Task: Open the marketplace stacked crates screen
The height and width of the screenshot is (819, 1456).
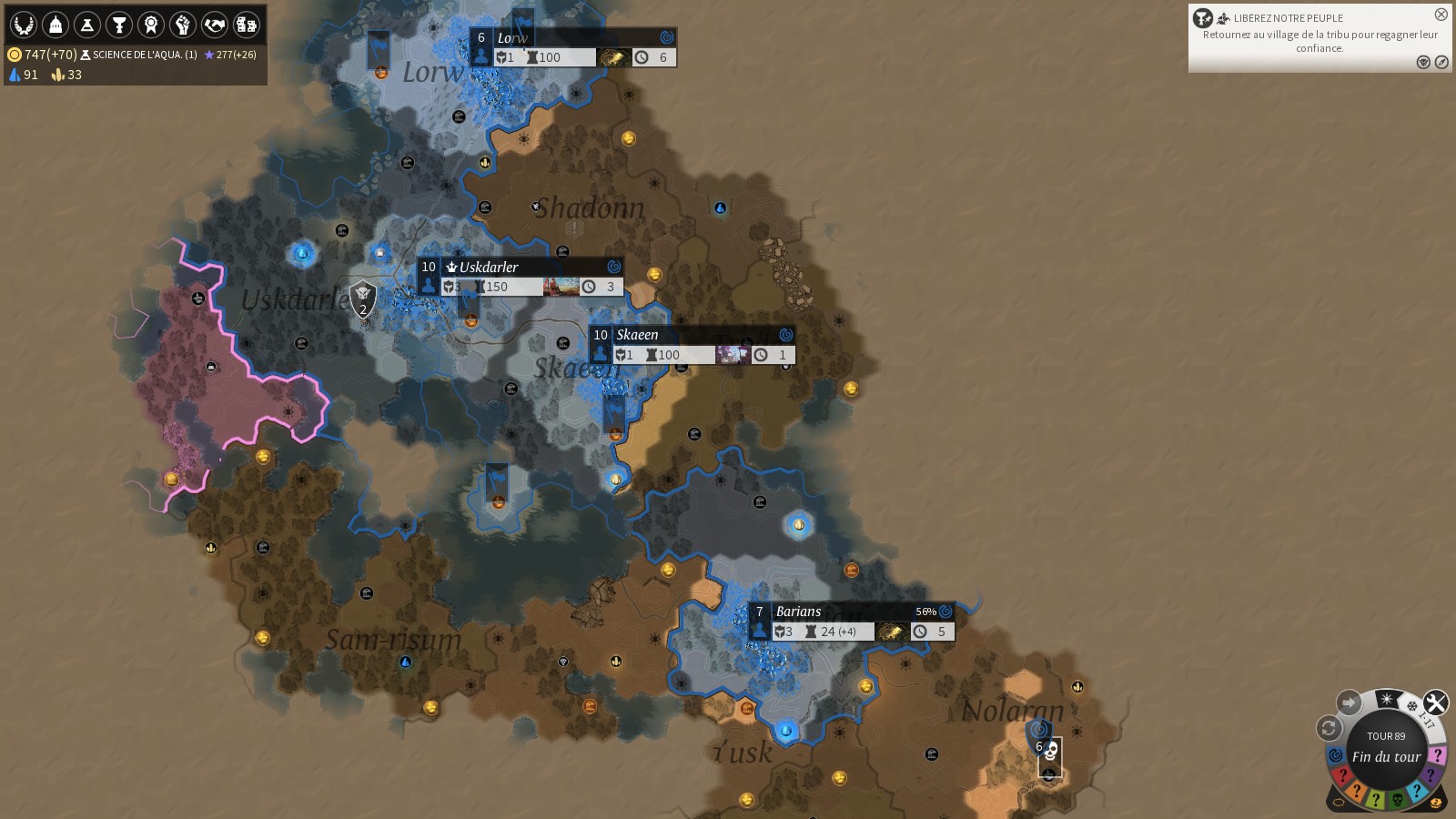Action: 247,25
